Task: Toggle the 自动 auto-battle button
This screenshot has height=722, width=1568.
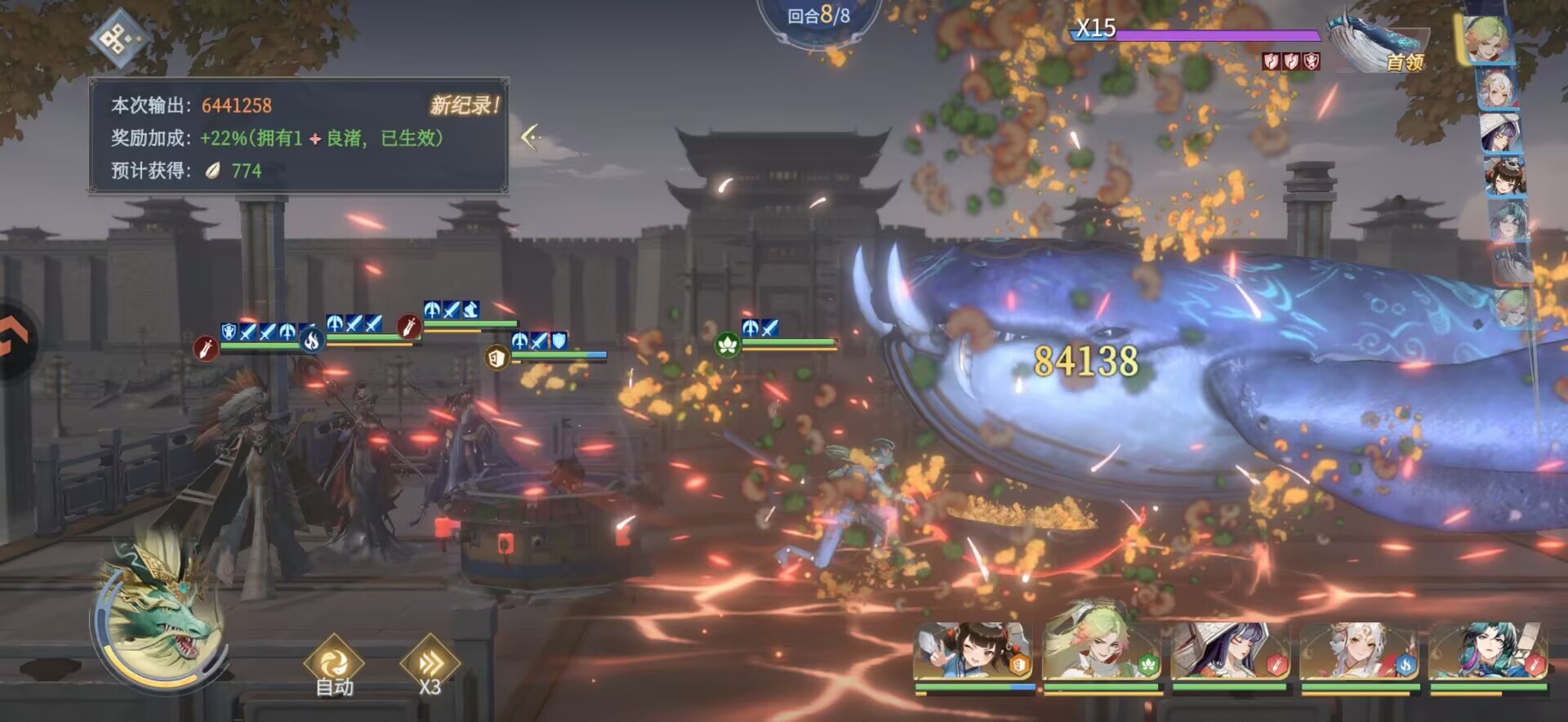Action: (334, 666)
